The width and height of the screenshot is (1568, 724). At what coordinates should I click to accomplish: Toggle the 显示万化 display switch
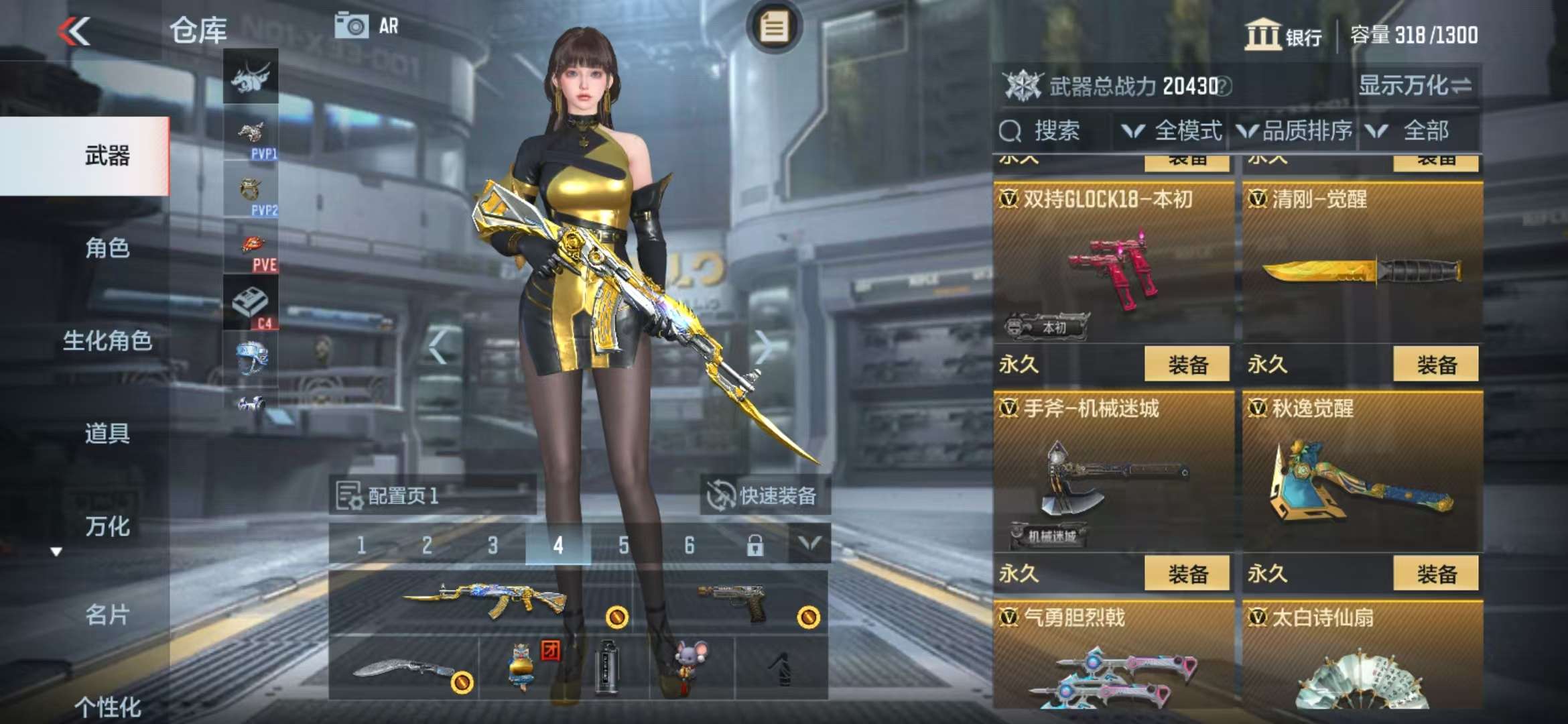1415,86
